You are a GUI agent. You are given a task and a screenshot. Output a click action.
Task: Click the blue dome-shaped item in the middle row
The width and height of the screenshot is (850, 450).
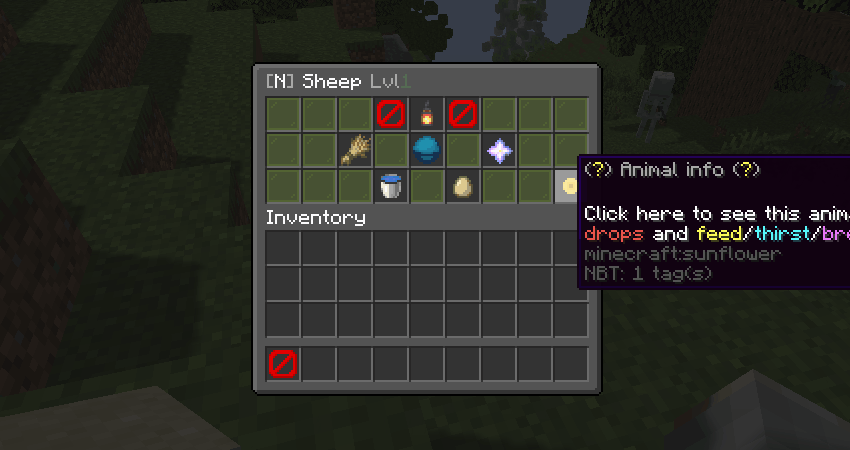[427, 150]
